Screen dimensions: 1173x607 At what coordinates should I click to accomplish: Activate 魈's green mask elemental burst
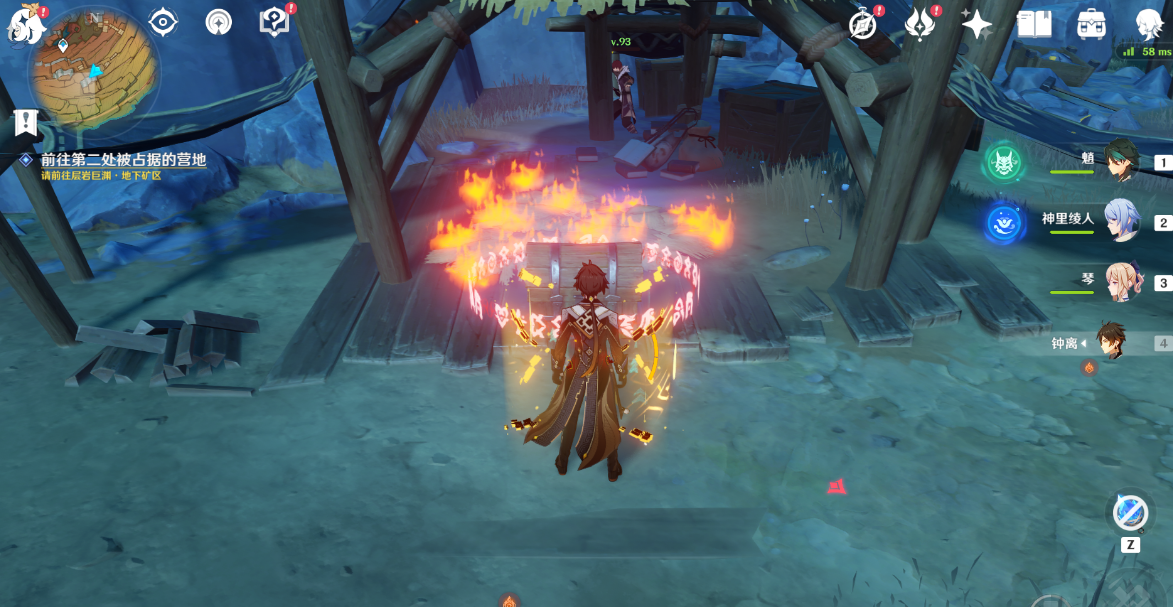point(1002,163)
